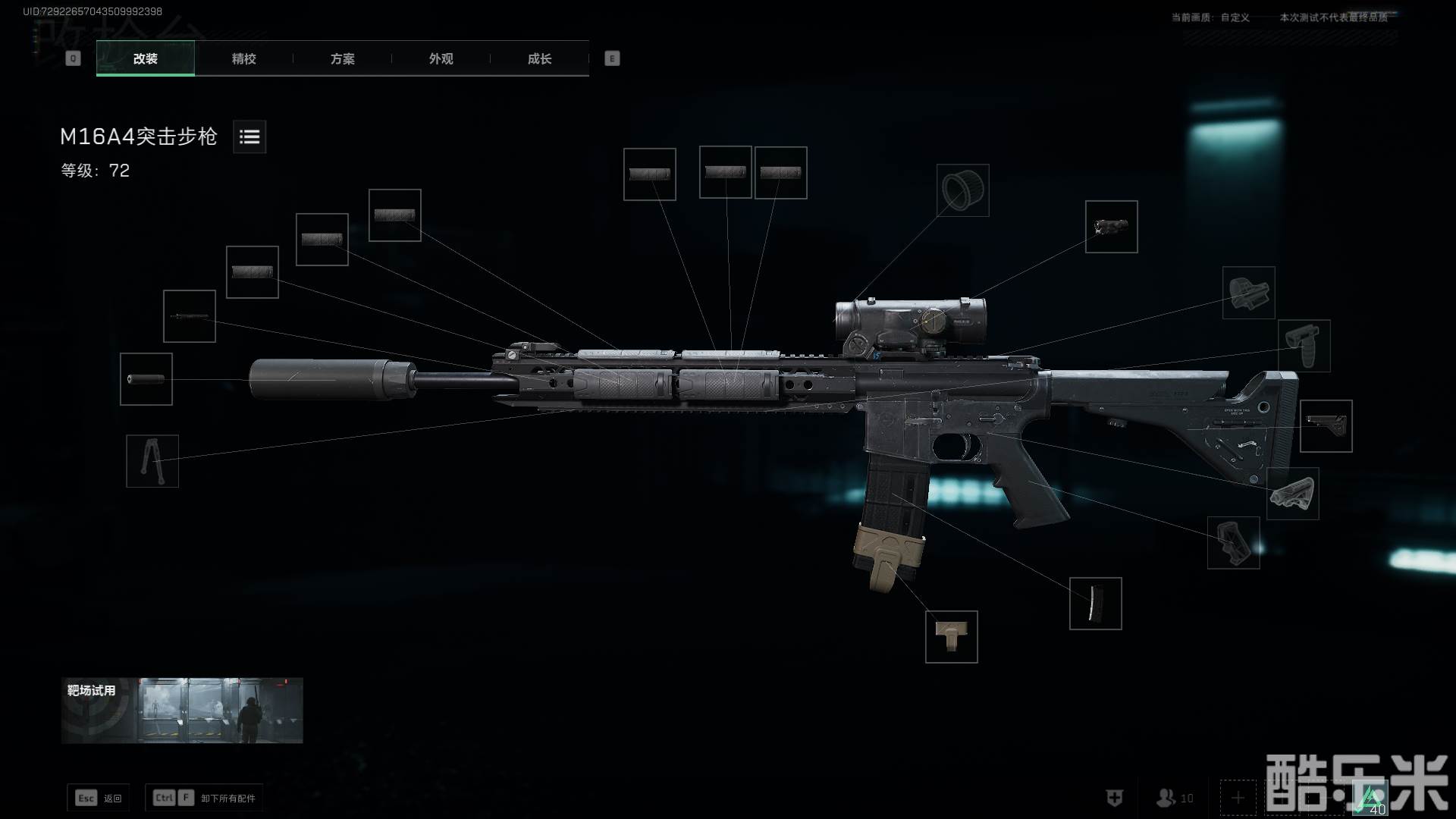The width and height of the screenshot is (1456, 819).
Task: Open the weapon list menu icon
Action: click(x=249, y=136)
